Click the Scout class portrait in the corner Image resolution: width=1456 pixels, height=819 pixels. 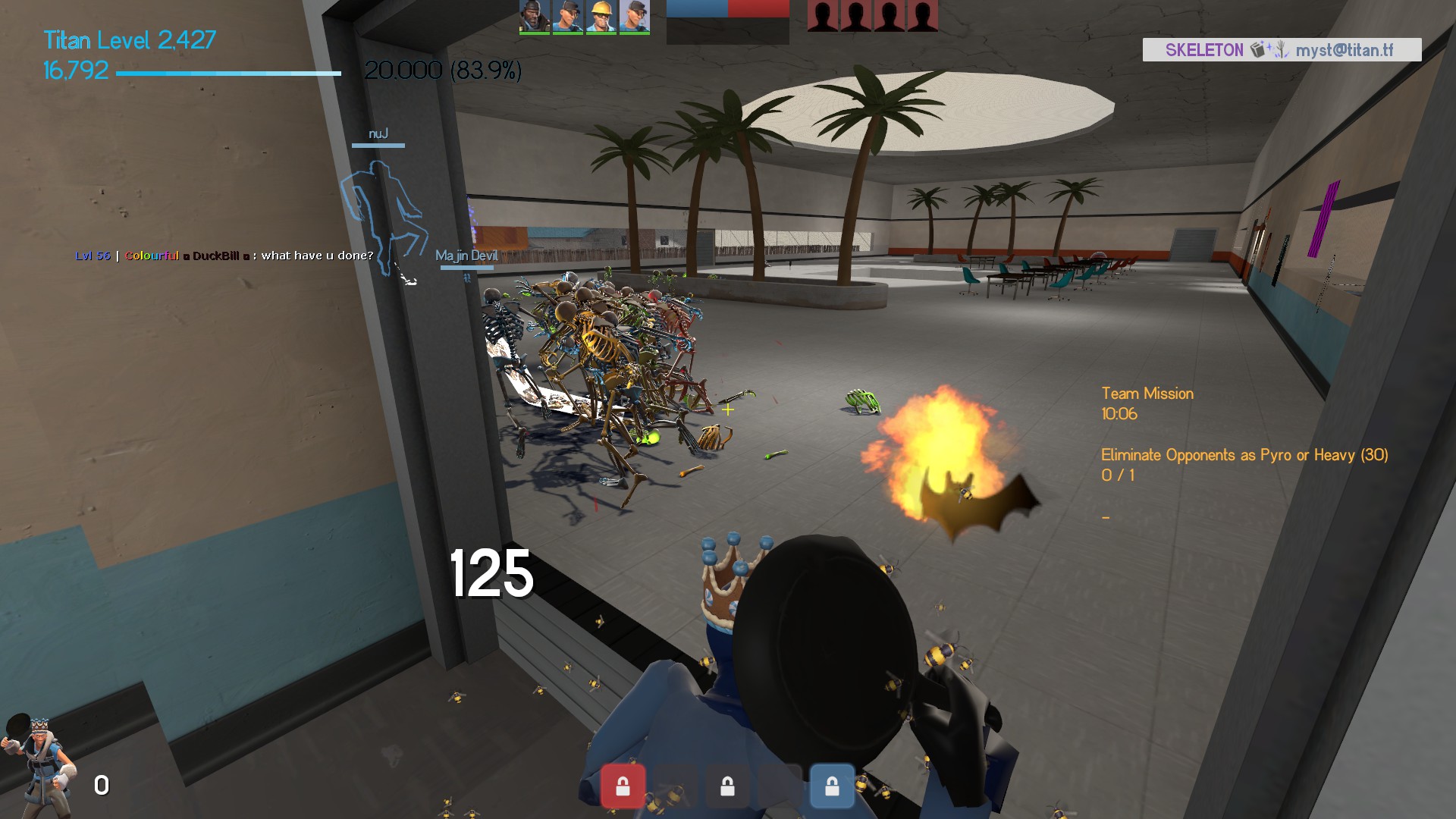click(39, 764)
